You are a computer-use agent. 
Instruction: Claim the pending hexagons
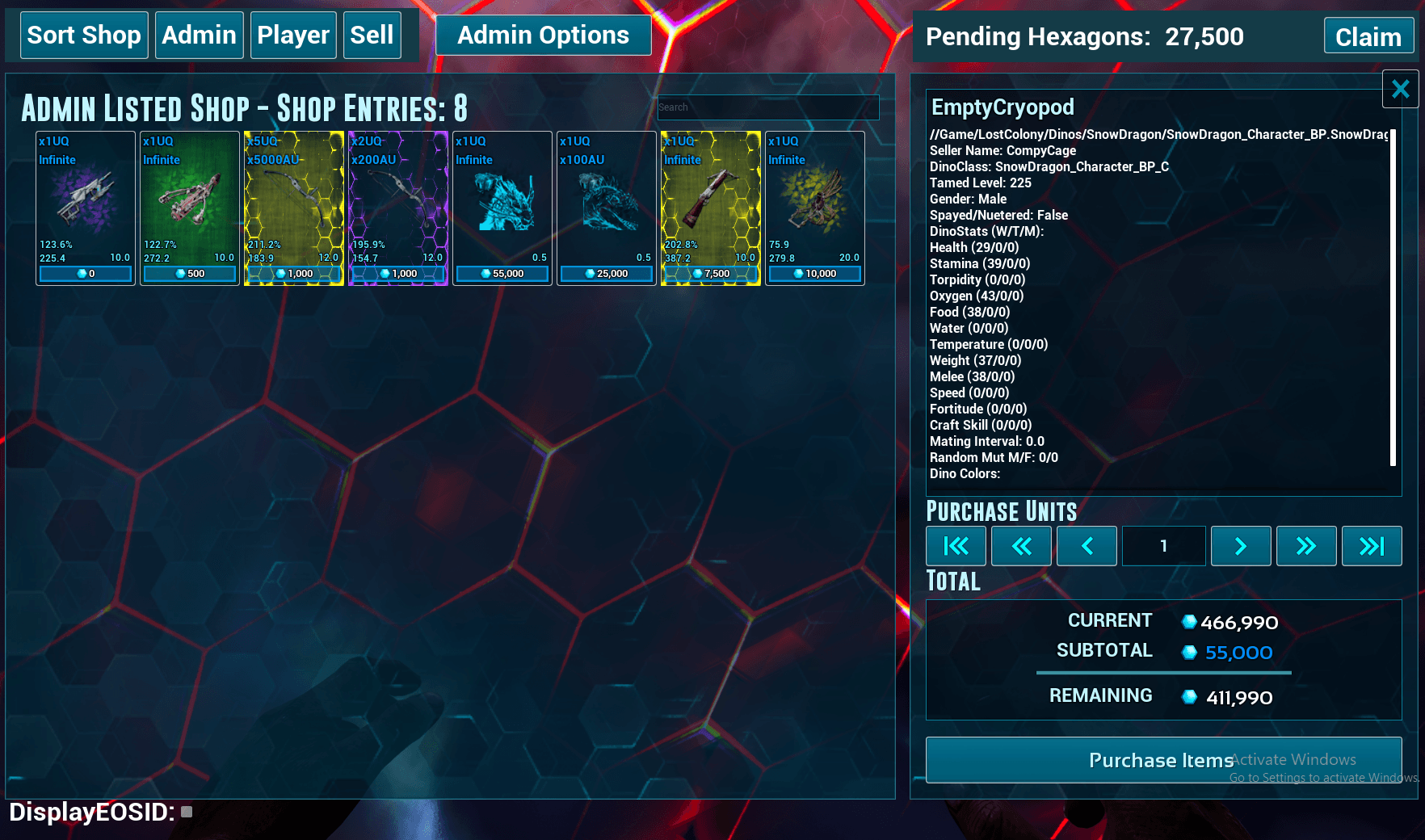point(1368,37)
